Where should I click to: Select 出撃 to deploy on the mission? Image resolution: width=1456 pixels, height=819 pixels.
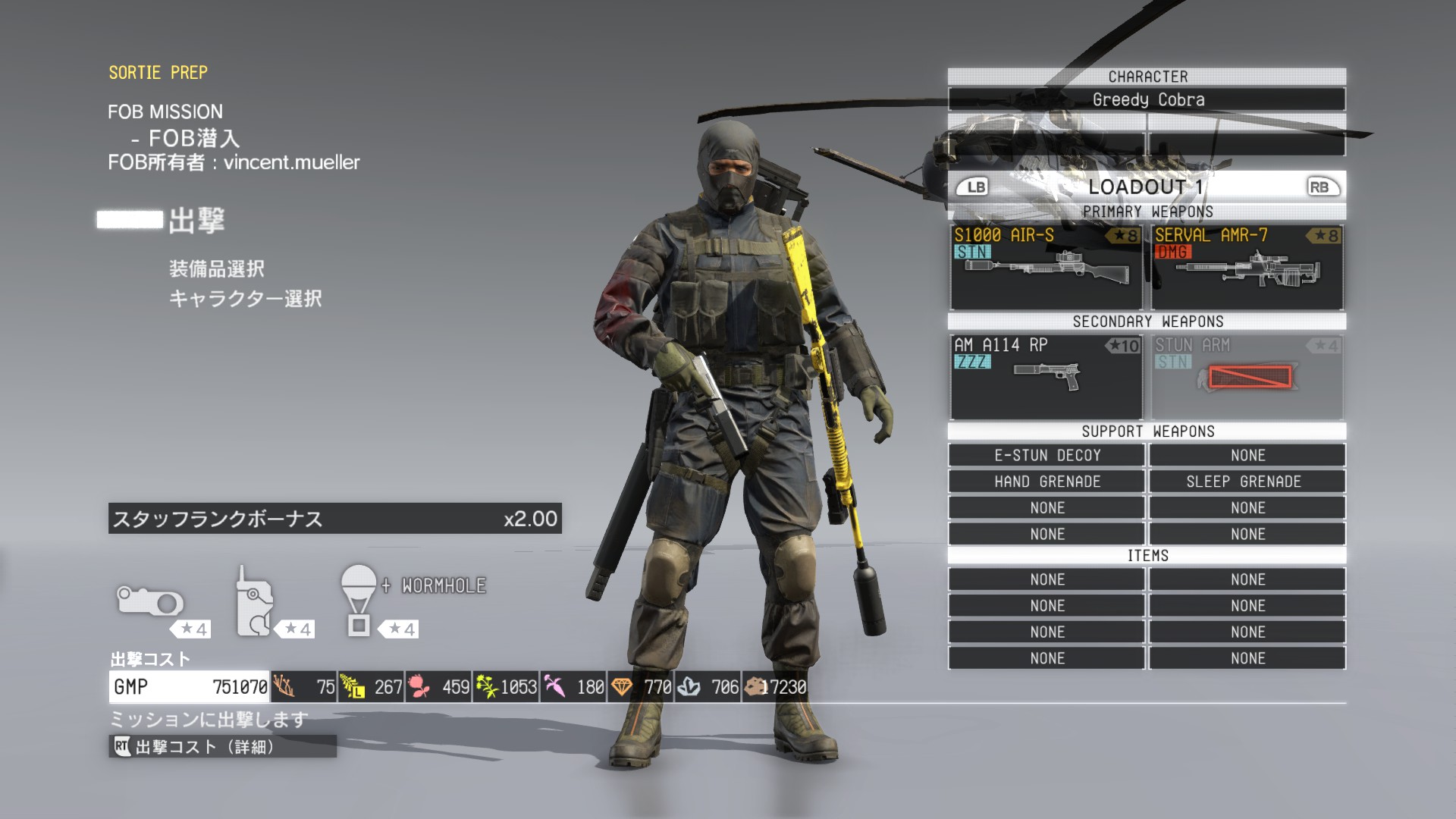coord(196,221)
